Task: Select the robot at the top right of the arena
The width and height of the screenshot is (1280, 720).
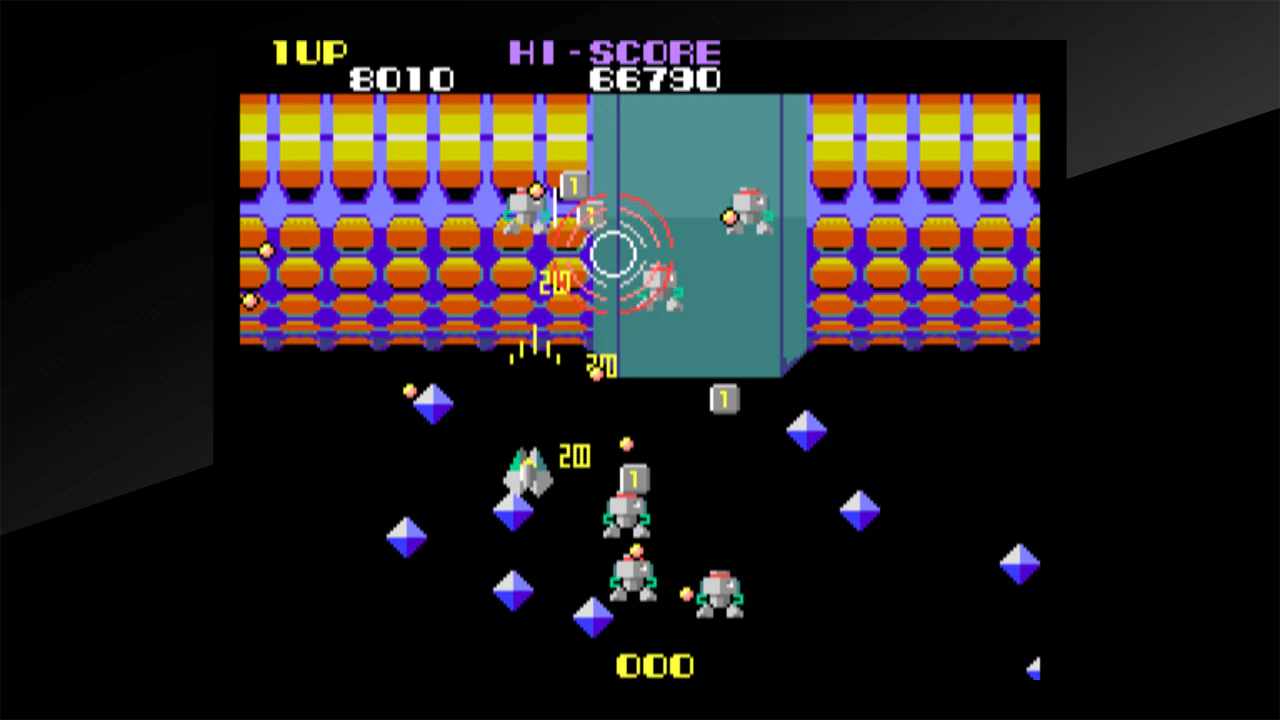Action: click(748, 212)
